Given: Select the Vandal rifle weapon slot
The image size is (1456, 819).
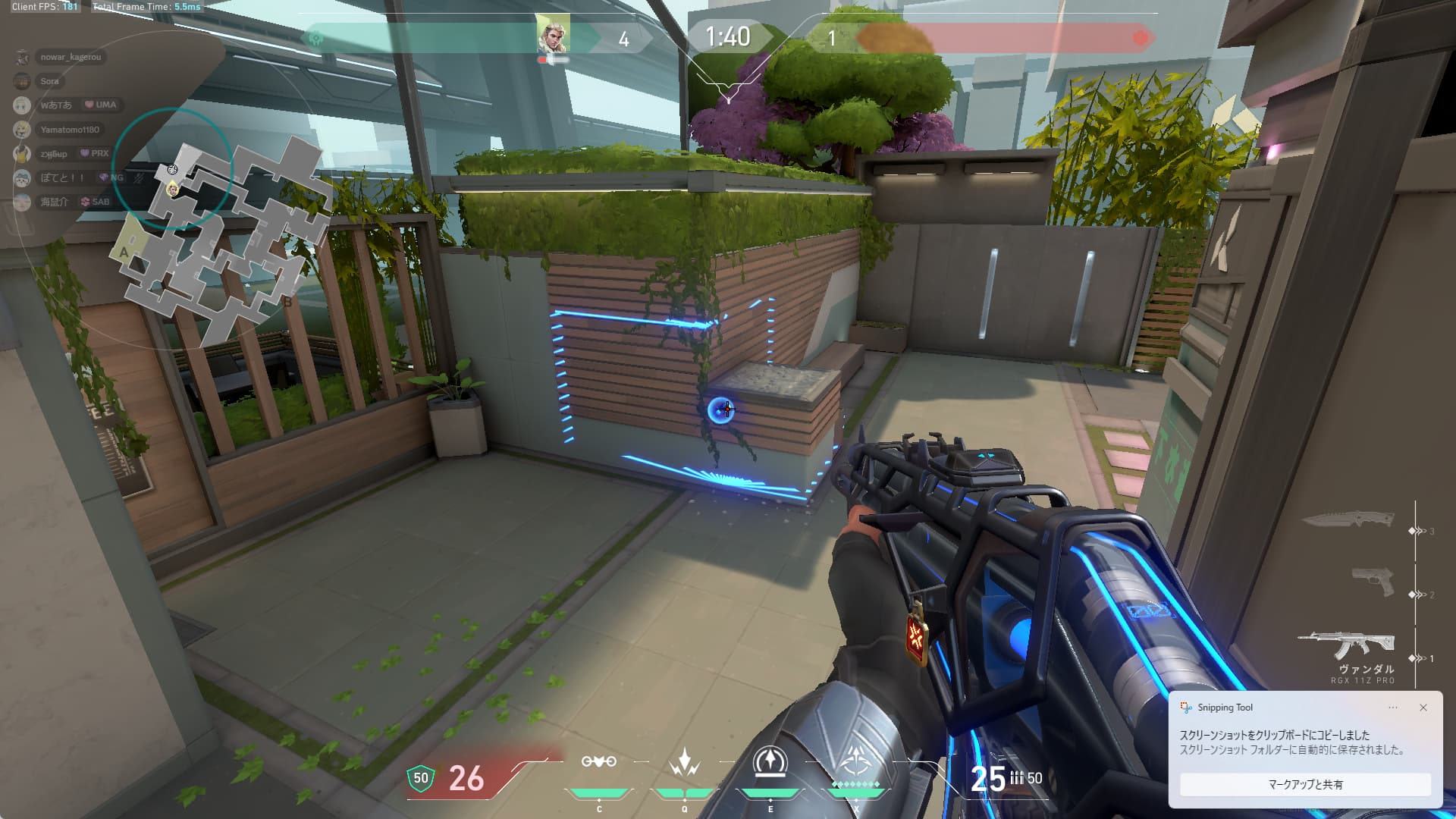Looking at the screenshot, I should pos(1347,645).
